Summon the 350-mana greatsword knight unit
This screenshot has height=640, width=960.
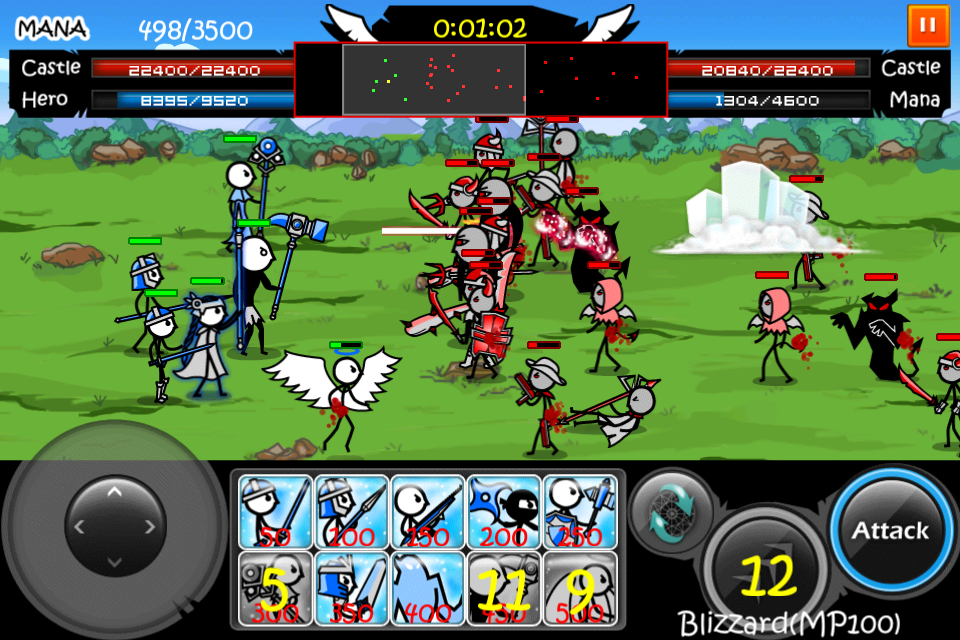(x=351, y=587)
